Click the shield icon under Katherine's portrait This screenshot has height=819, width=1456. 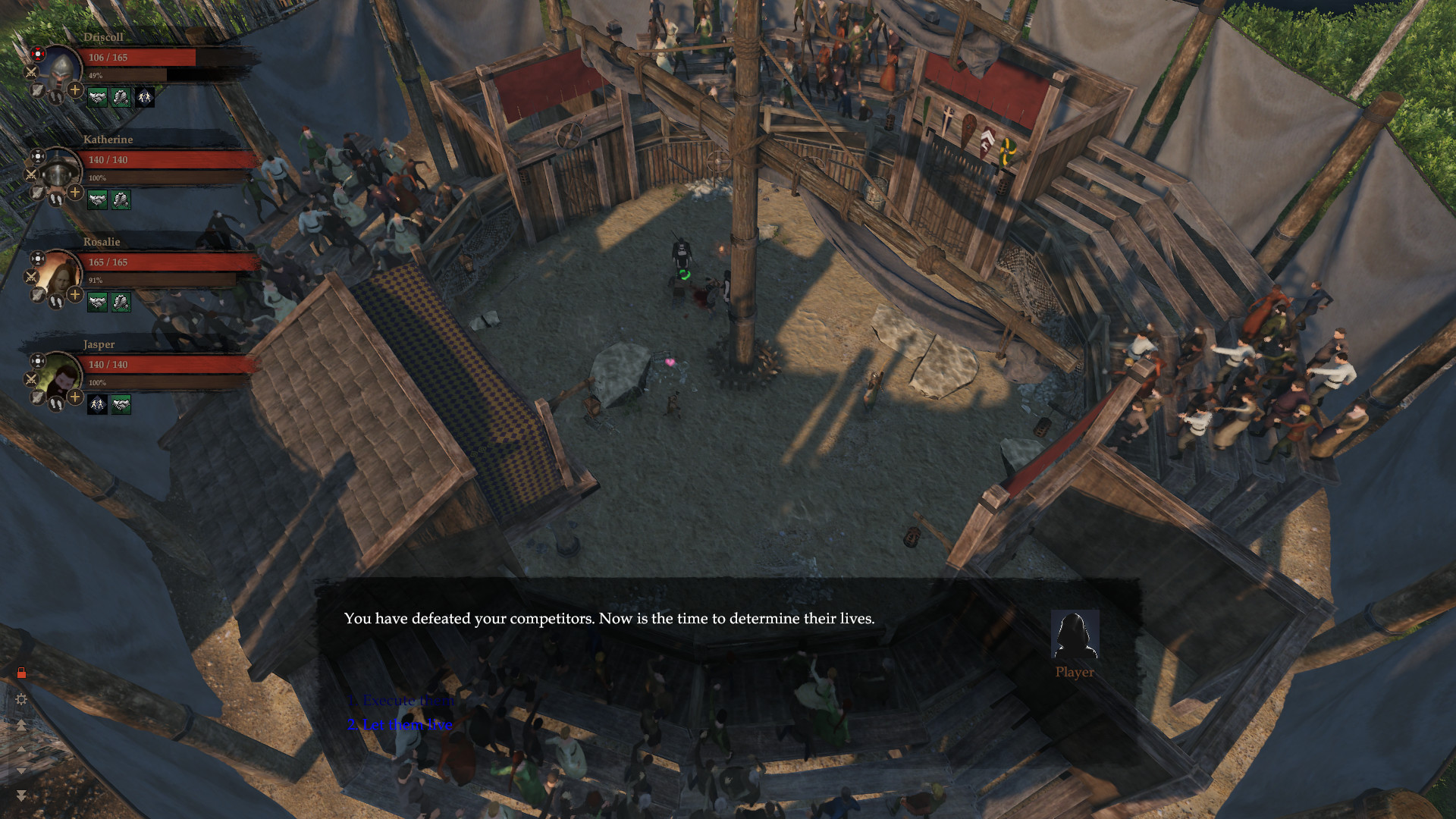tap(36, 193)
